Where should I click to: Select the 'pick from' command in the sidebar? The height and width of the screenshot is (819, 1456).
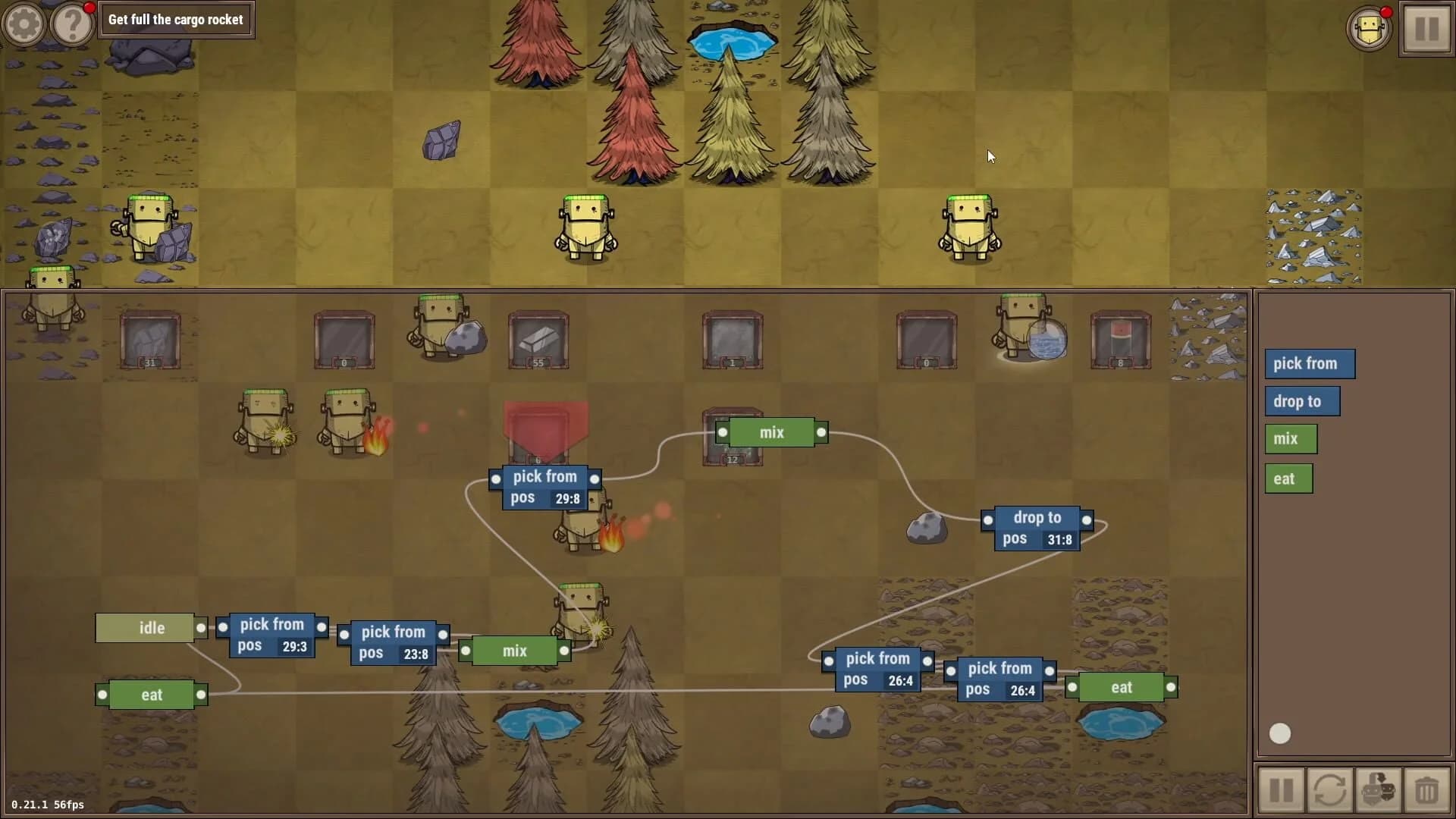(x=1310, y=364)
